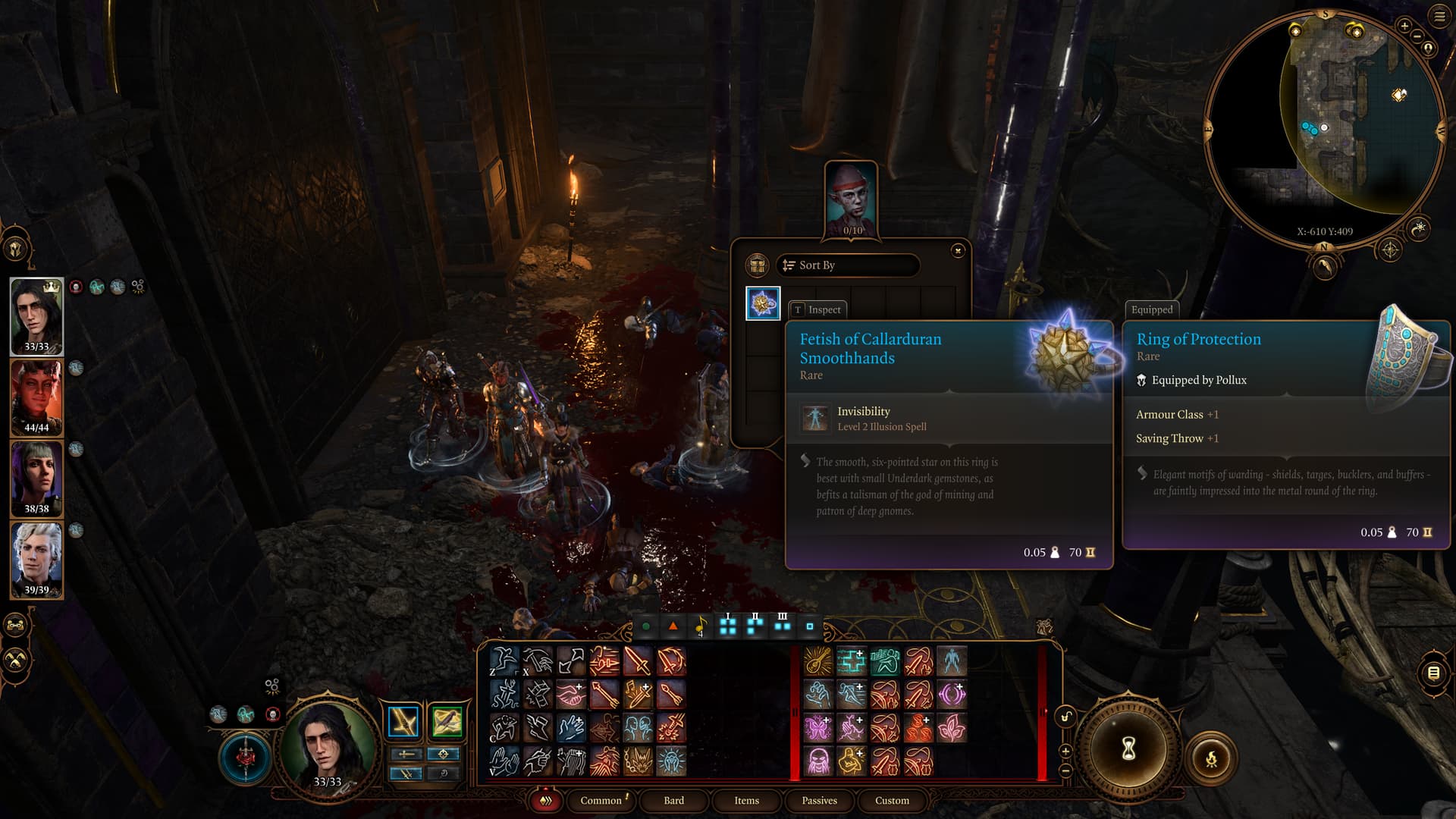Select the melee weapon set slot
The width and height of the screenshot is (1456, 819).
403,722
